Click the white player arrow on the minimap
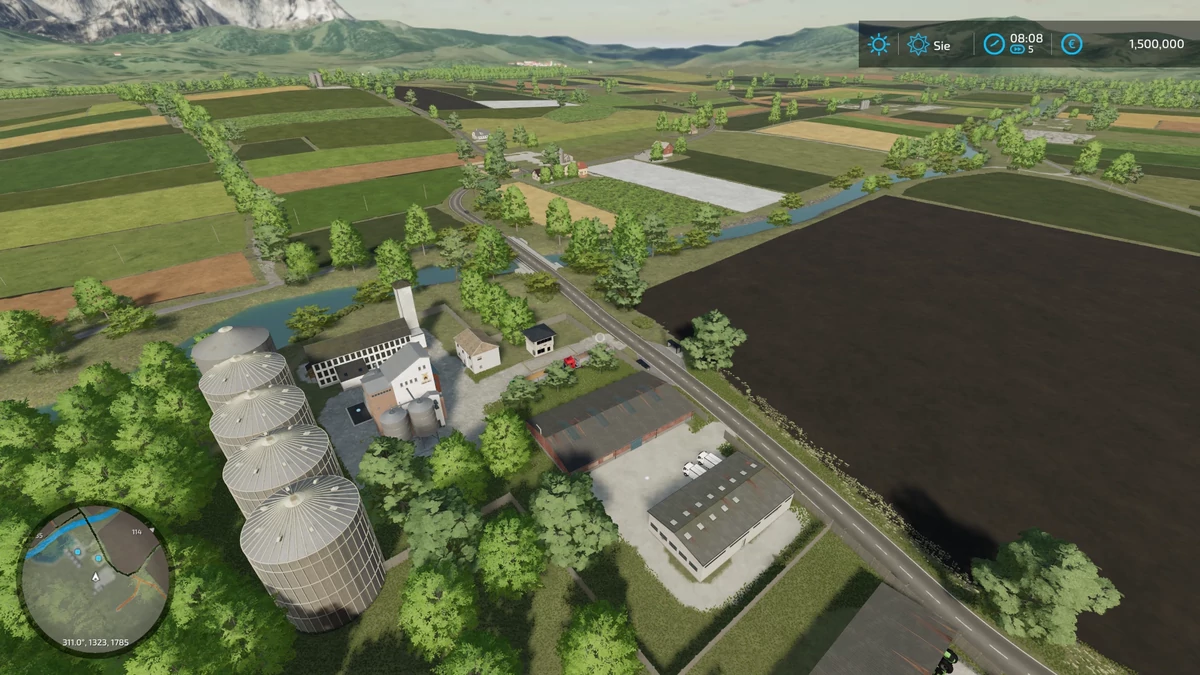Viewport: 1200px width, 675px height. (96, 577)
